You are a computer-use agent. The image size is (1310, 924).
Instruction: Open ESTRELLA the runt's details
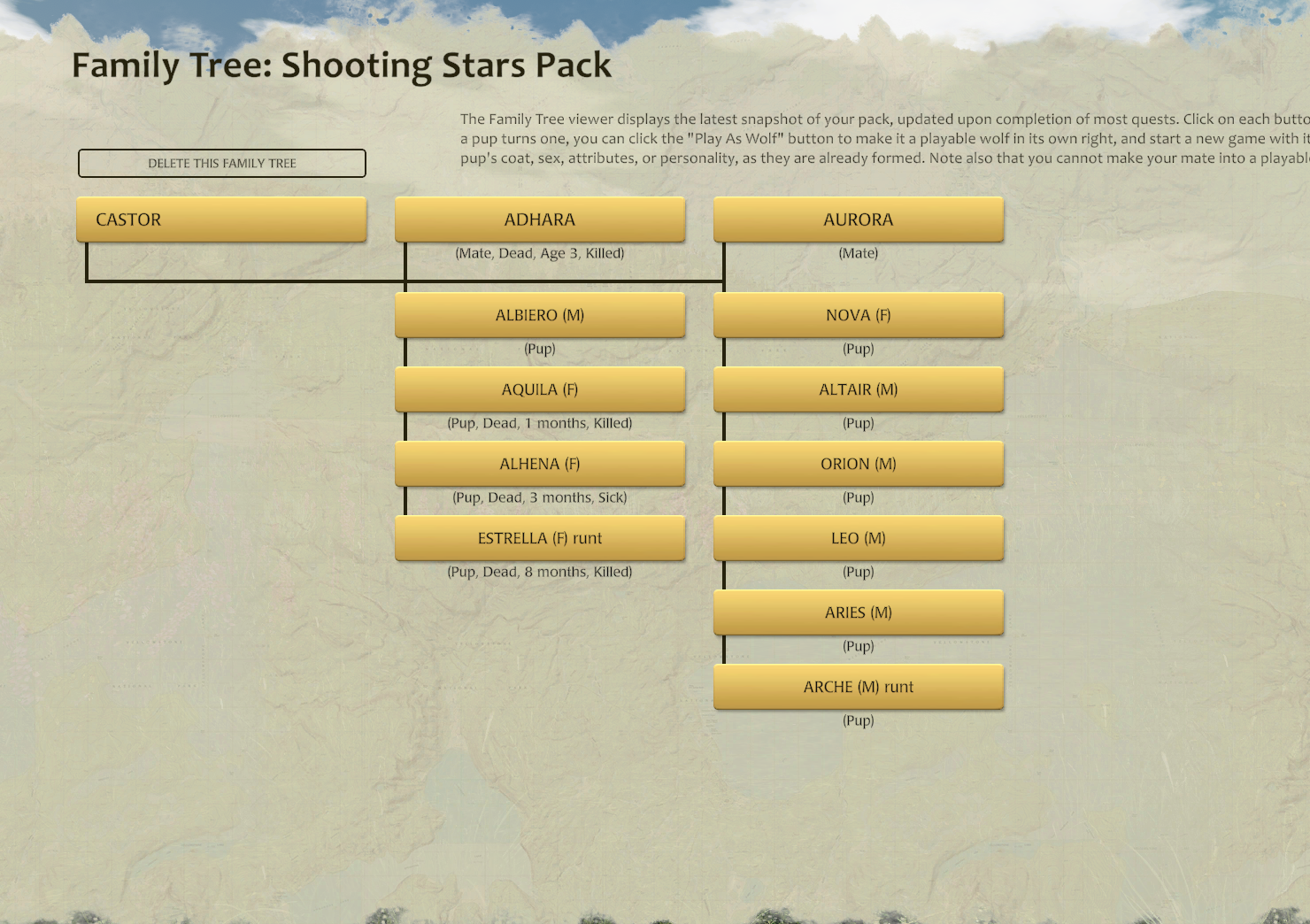tap(540, 538)
